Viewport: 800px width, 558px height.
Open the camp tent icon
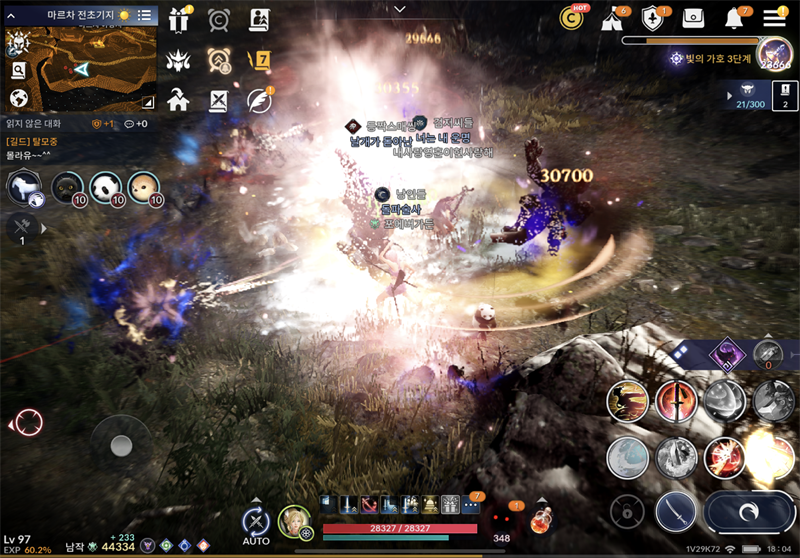612,19
